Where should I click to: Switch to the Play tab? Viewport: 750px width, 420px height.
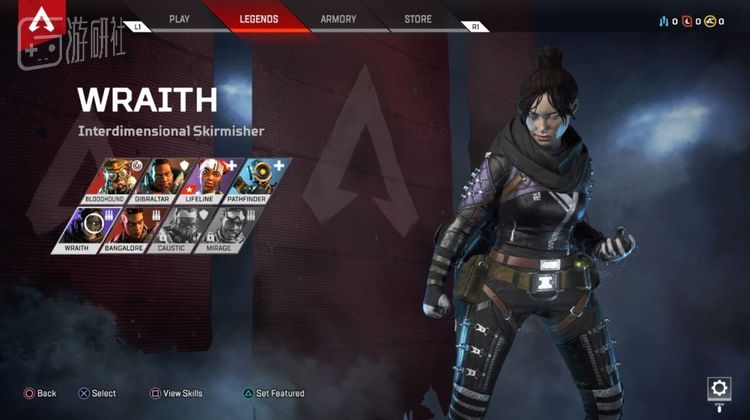(x=180, y=19)
